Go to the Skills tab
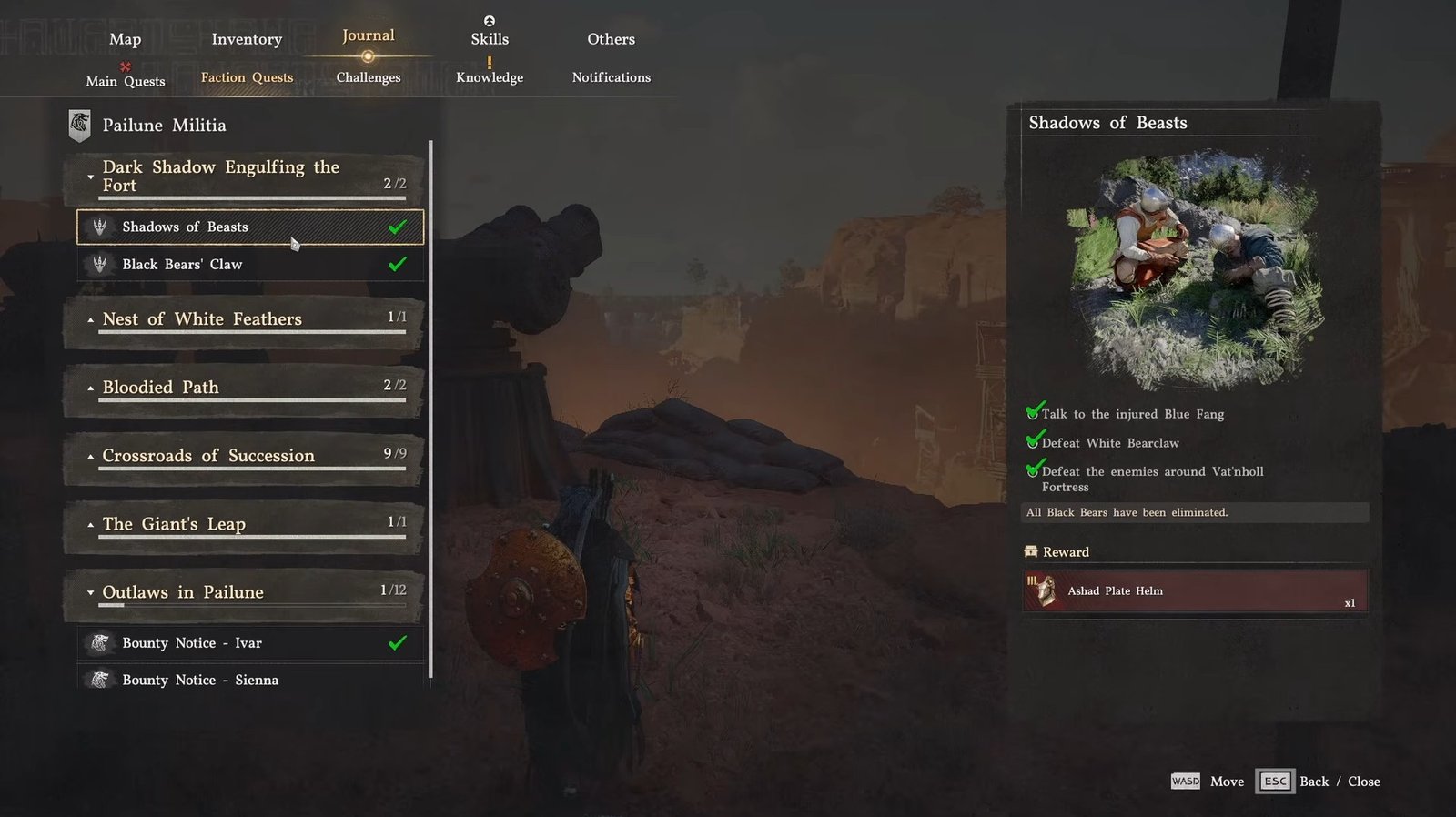 point(490,39)
